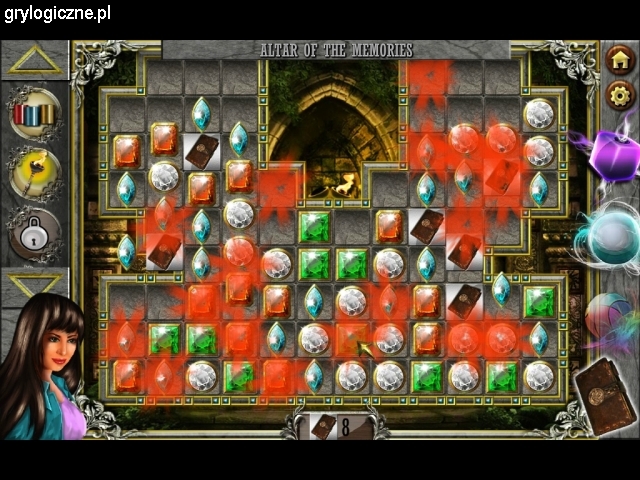Select the colored thread spools tool
Screen dimensions: 640x480
click(35, 113)
